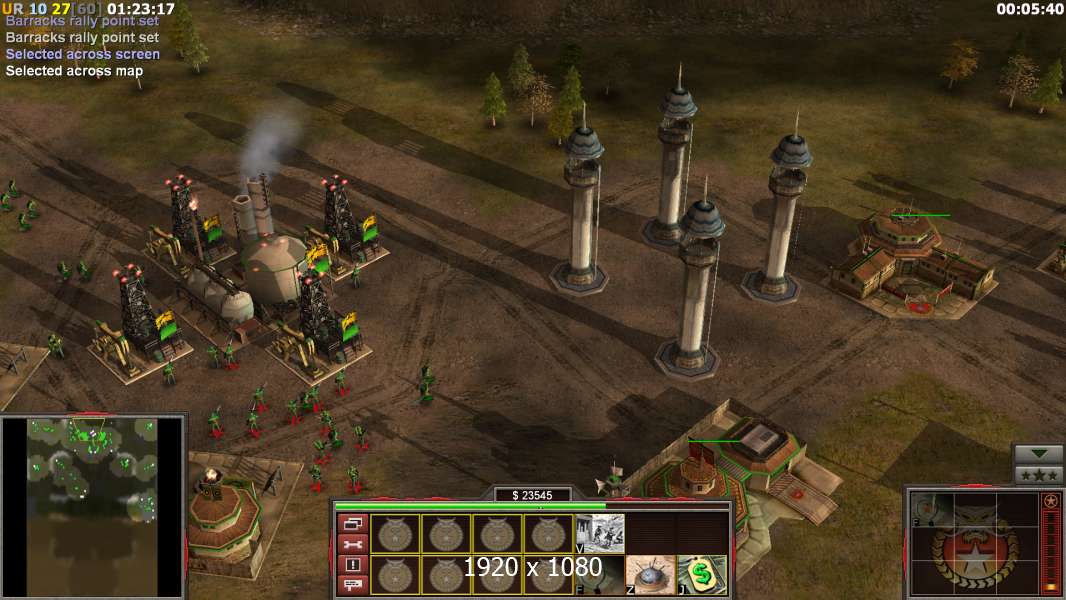
Task: Click the wrench button
Action: tap(354, 544)
